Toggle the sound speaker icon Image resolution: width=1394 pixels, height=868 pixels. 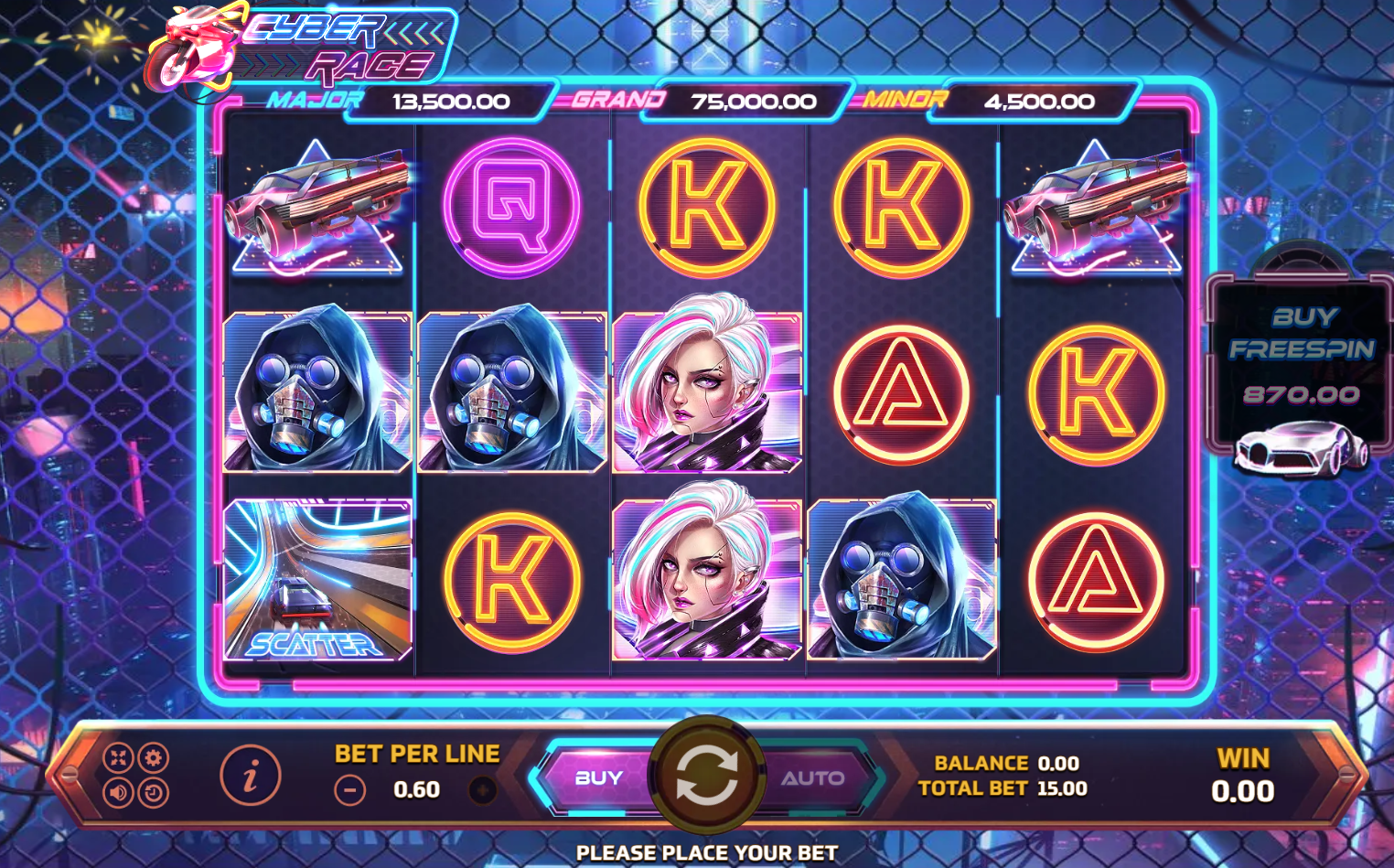point(119,792)
